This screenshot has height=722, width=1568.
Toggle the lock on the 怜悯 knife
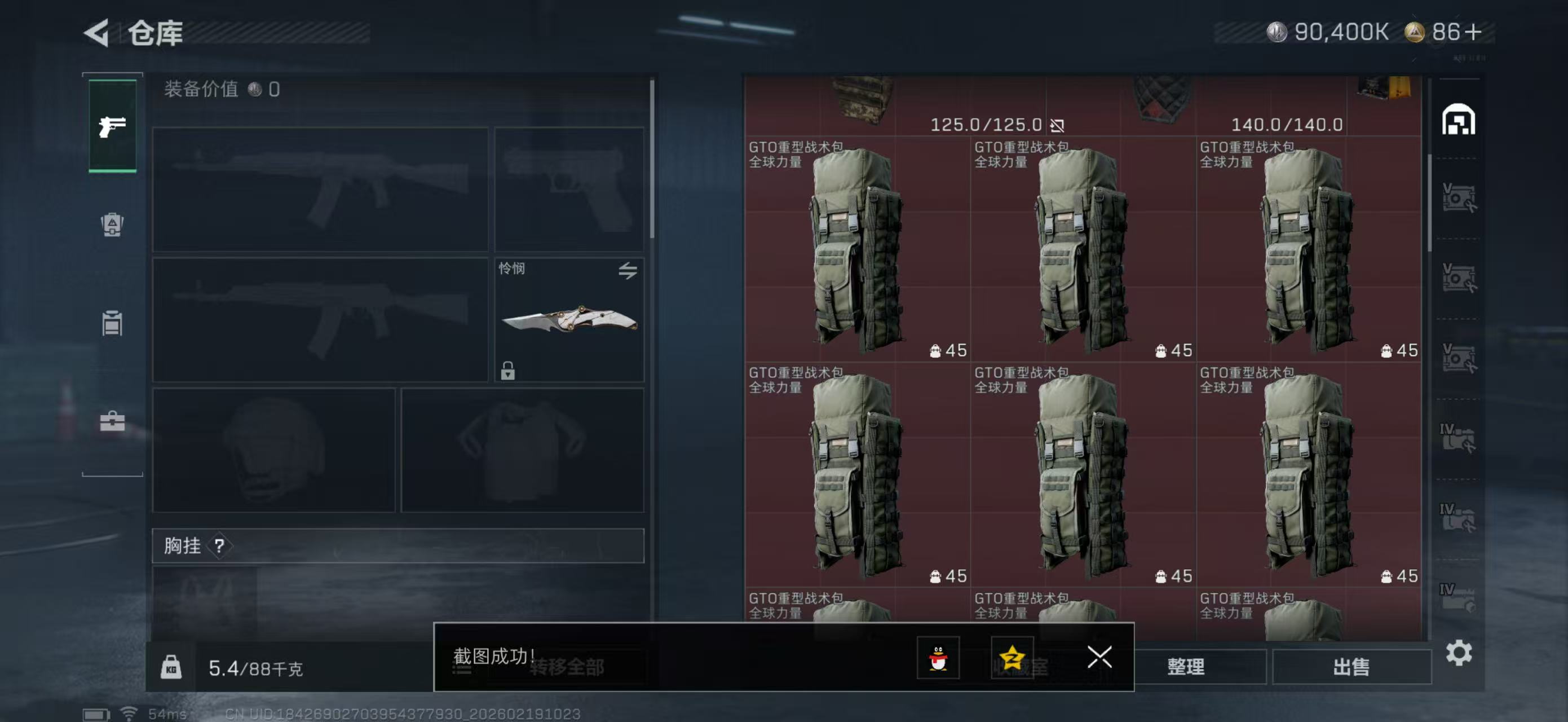[x=509, y=371]
